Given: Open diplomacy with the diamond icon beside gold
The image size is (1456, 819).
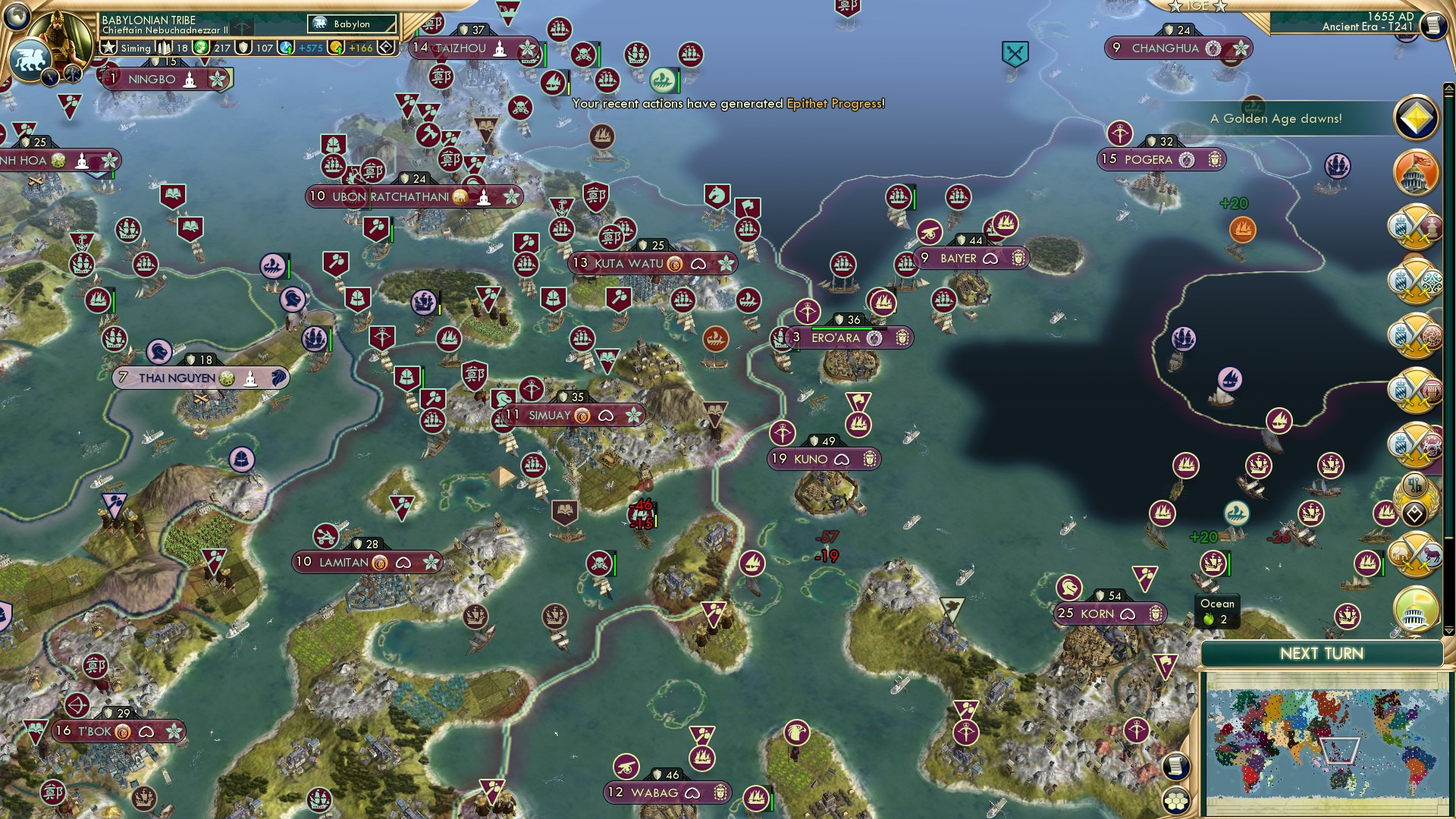Looking at the screenshot, I should [387, 47].
